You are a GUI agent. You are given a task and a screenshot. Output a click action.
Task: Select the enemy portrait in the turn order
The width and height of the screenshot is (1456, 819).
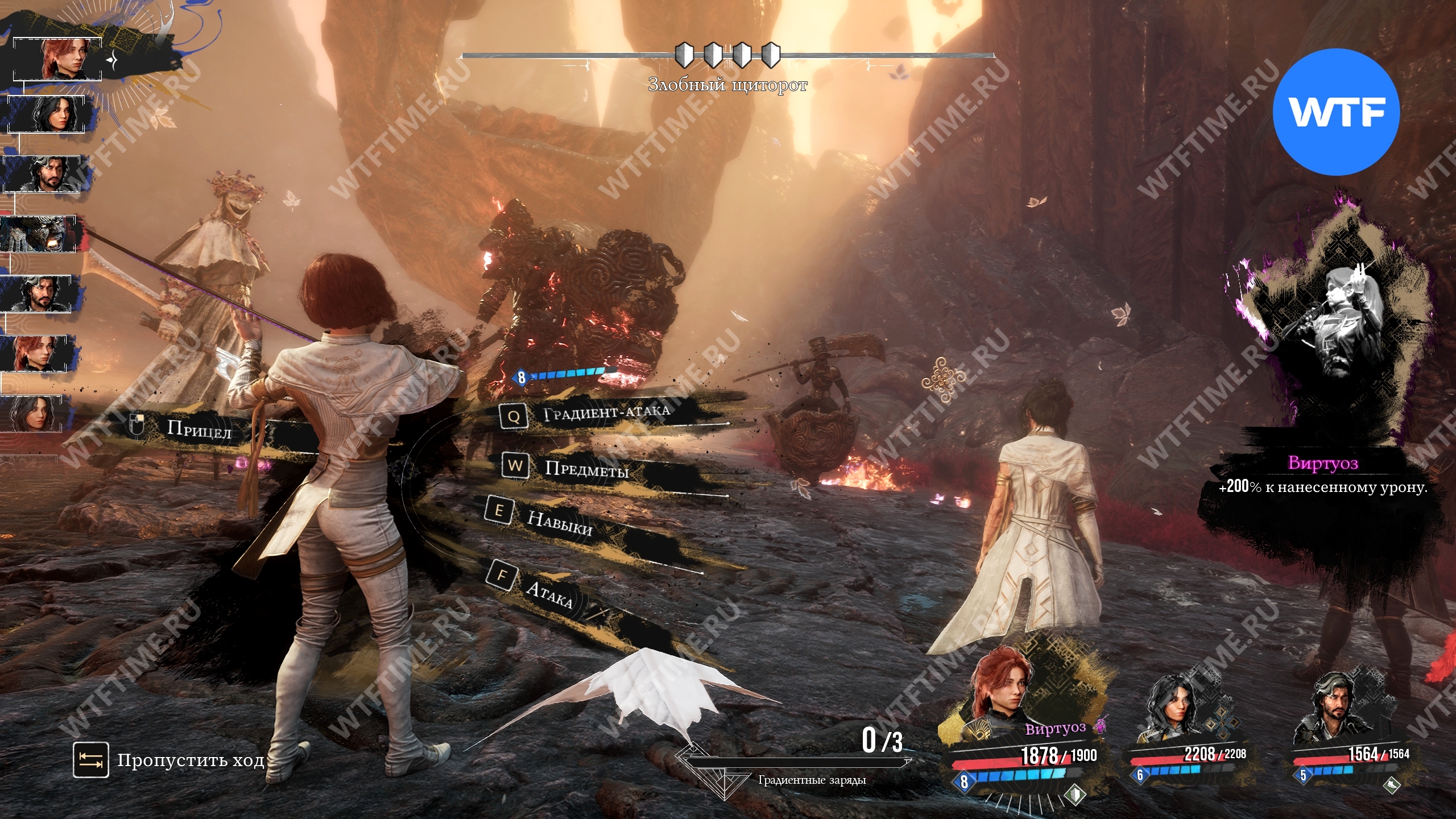point(39,234)
